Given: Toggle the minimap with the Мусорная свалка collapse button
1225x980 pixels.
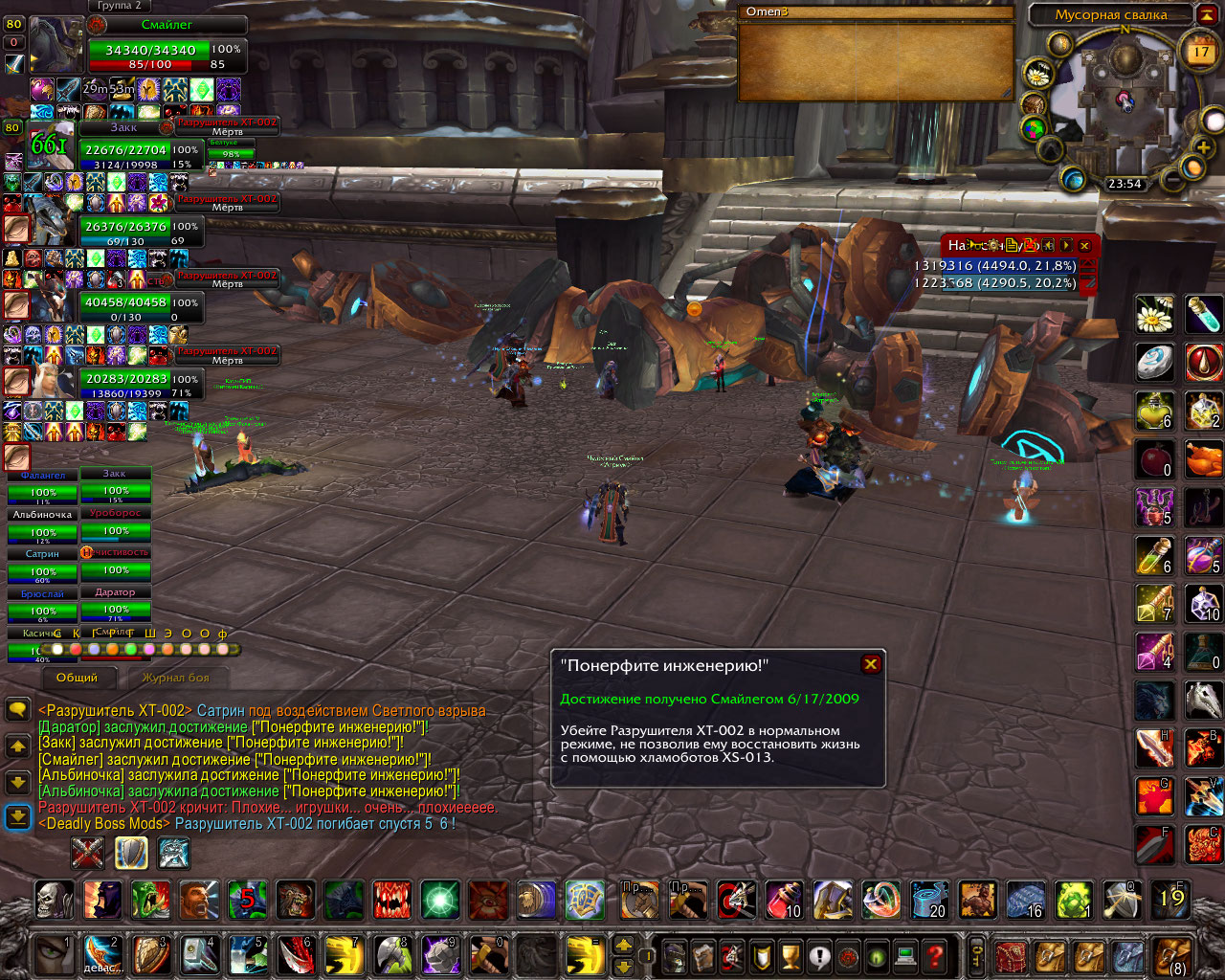Looking at the screenshot, I should 1205,14.
